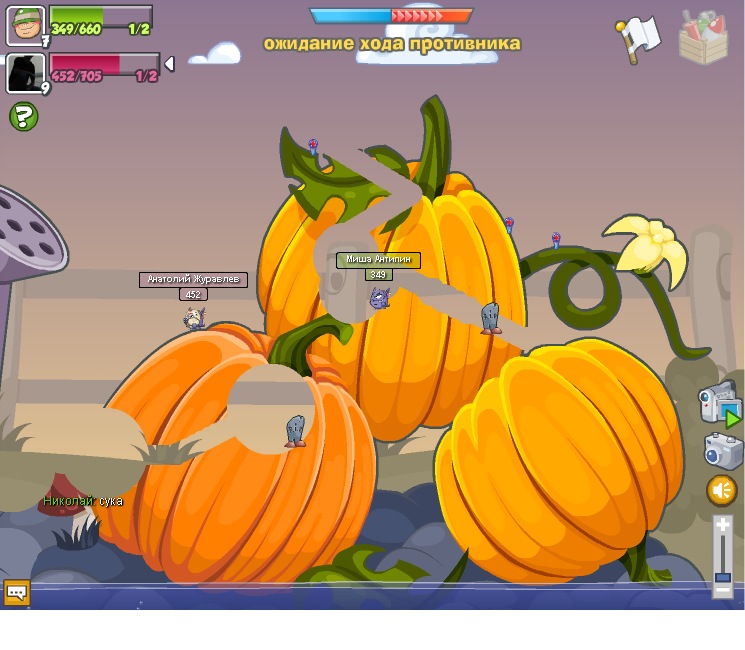Toggle sound with the orange speaker button

[x=722, y=490]
